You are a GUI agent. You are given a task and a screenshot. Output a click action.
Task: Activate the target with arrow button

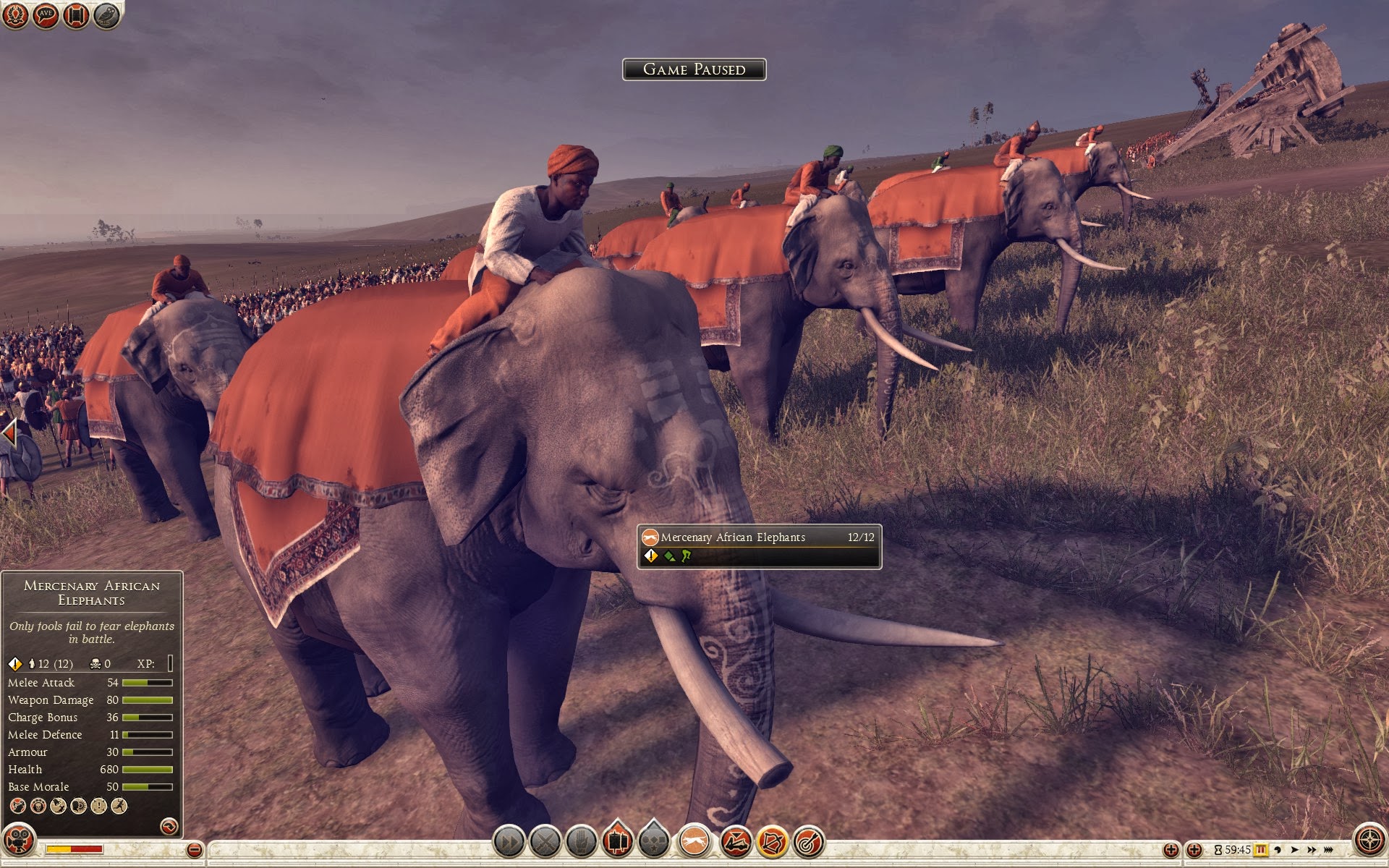click(x=809, y=841)
